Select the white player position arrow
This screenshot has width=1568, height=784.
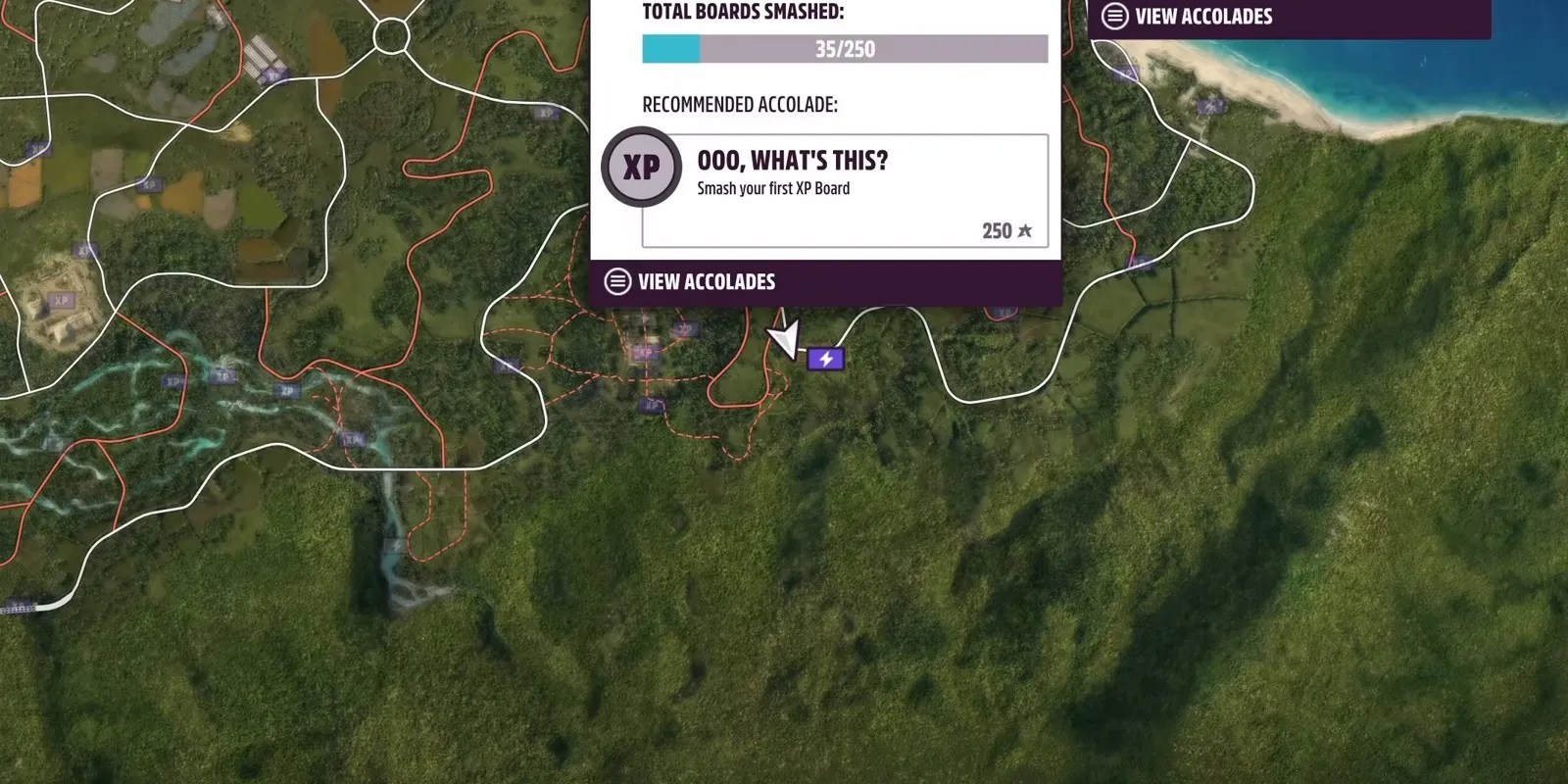(x=783, y=337)
